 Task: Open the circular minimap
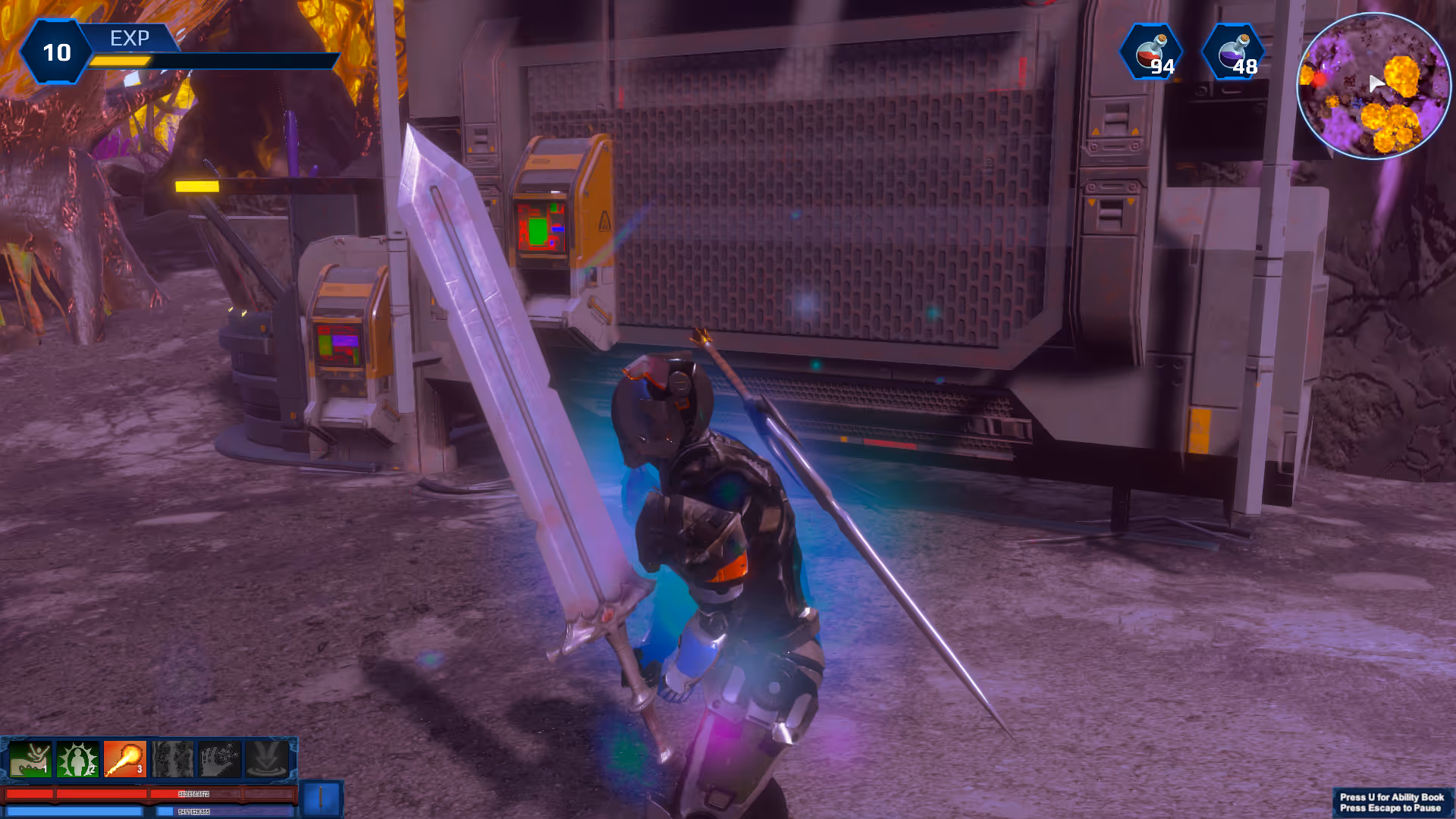[x=1373, y=86]
